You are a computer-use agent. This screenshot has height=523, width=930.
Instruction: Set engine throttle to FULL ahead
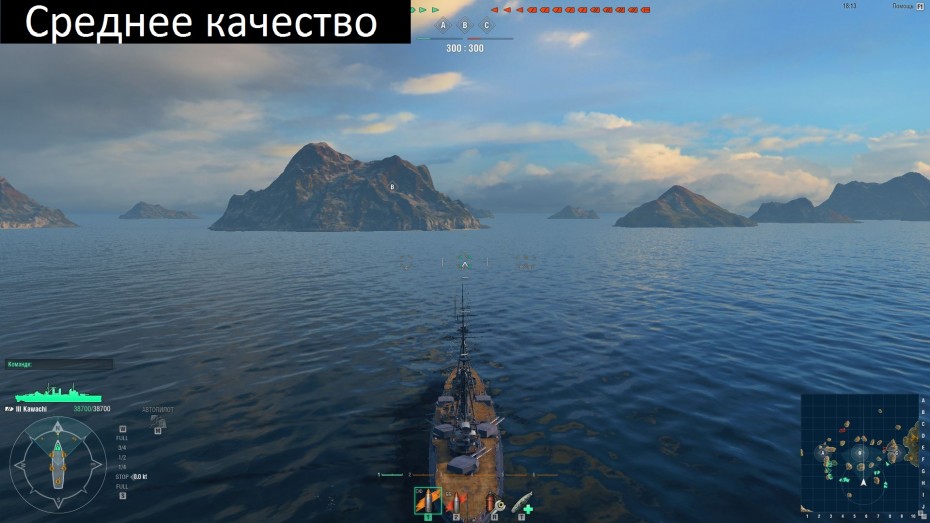click(122, 438)
